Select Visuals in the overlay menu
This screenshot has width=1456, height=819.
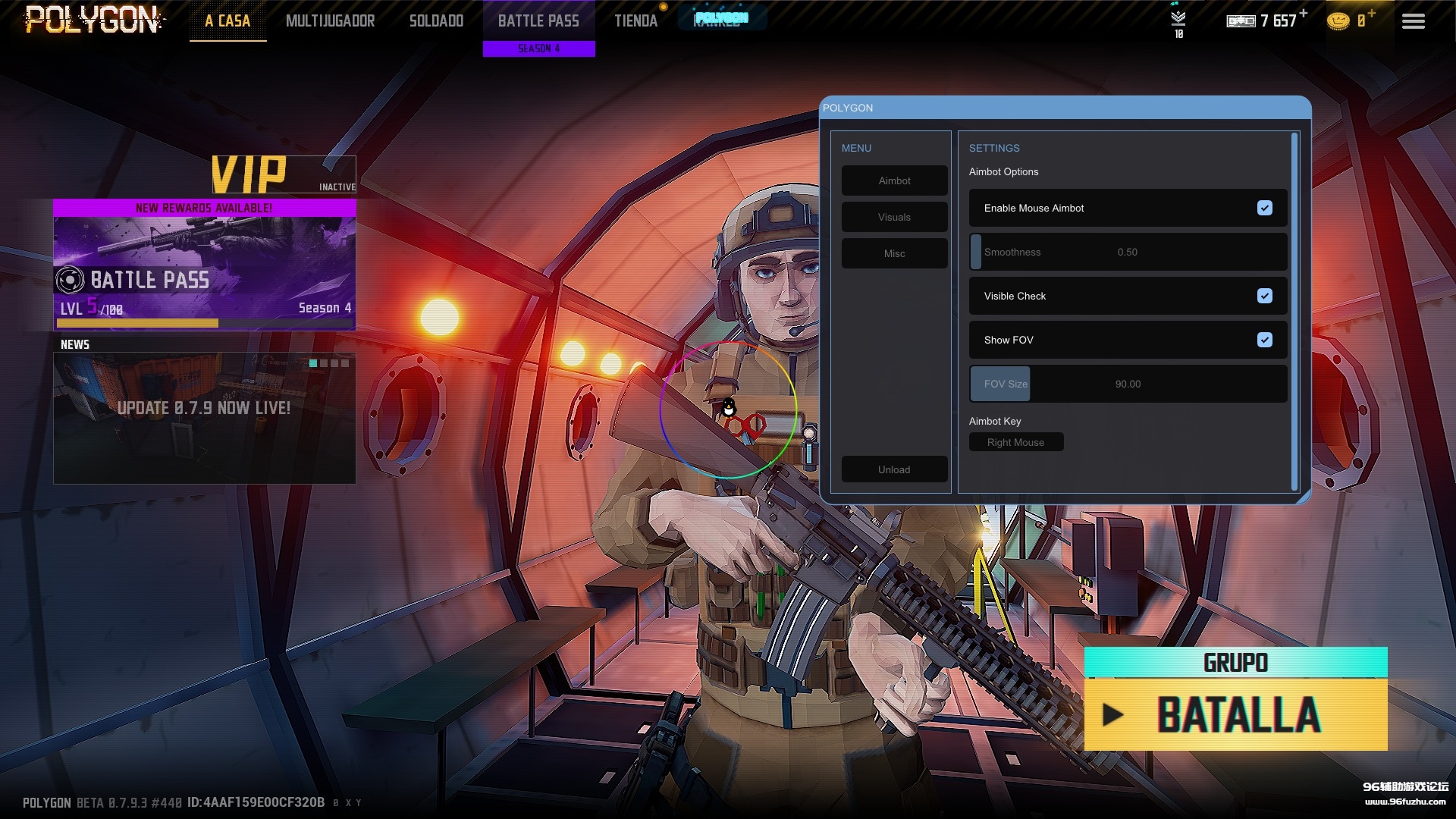tap(894, 217)
